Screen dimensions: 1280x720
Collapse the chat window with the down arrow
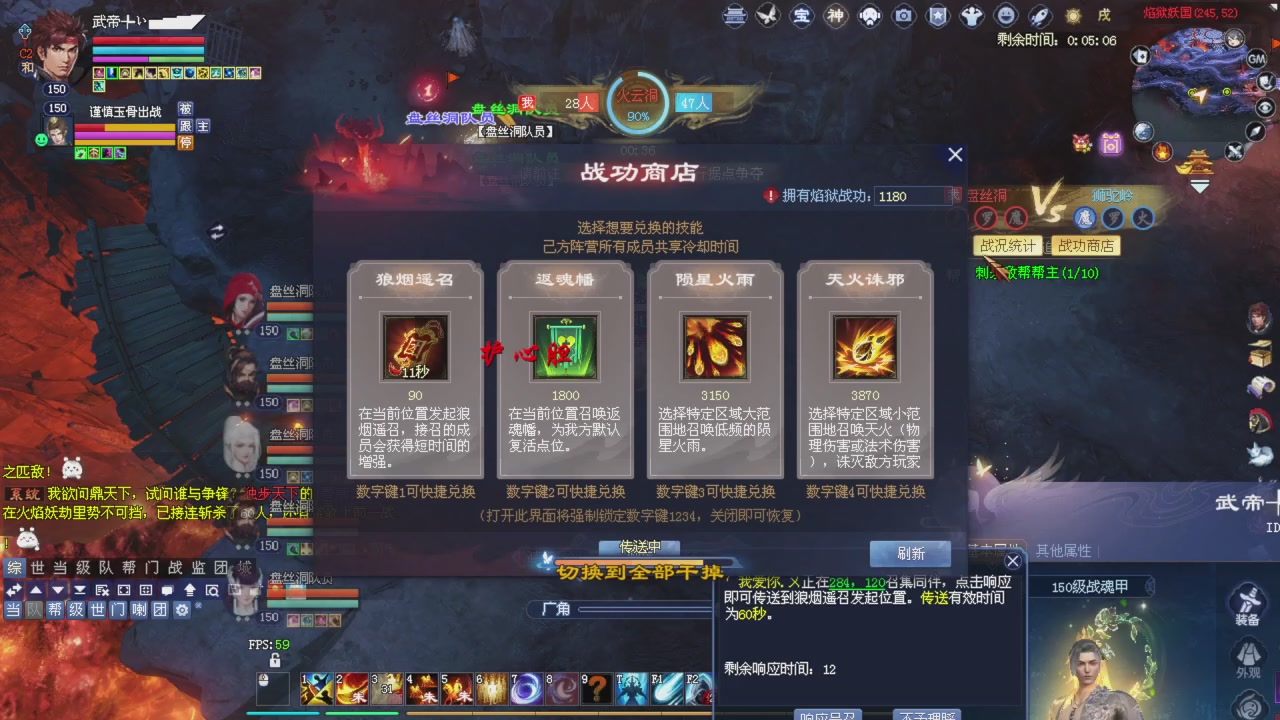pyautogui.click(x=57, y=592)
